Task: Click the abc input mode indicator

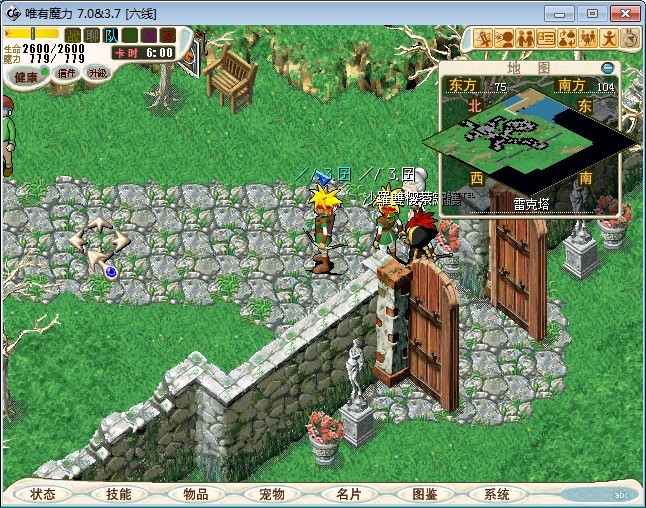Action: coord(620,494)
